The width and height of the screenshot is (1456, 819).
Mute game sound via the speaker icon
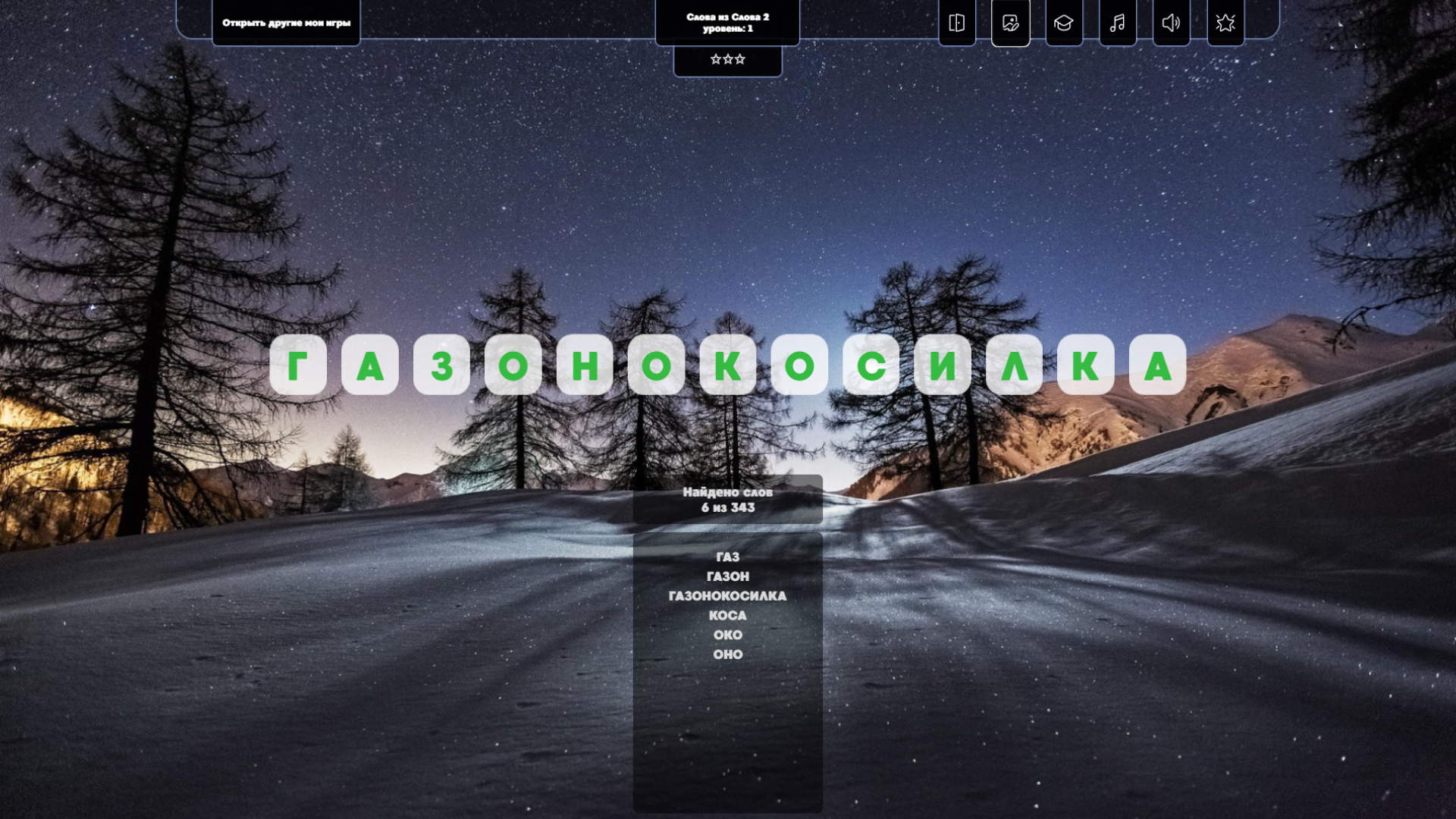[1171, 23]
